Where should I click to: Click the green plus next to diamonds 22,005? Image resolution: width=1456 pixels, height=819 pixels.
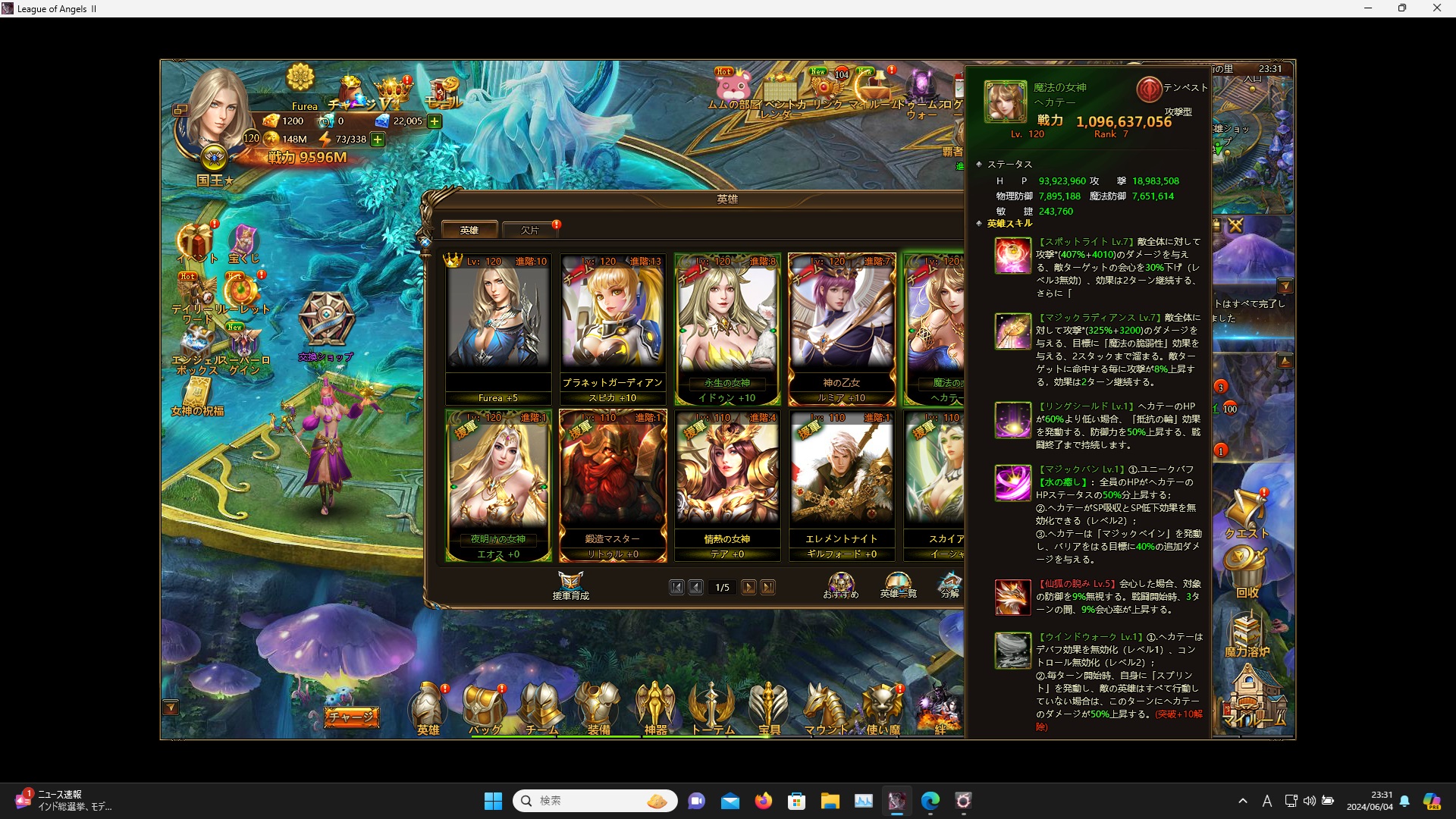click(x=433, y=121)
